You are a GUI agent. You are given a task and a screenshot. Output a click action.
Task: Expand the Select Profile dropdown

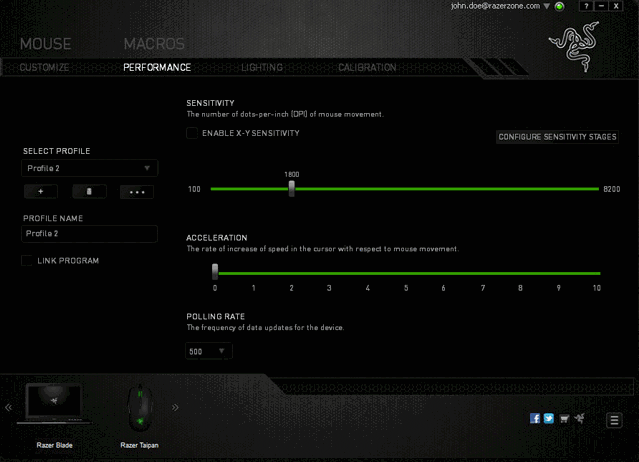(x=90, y=169)
